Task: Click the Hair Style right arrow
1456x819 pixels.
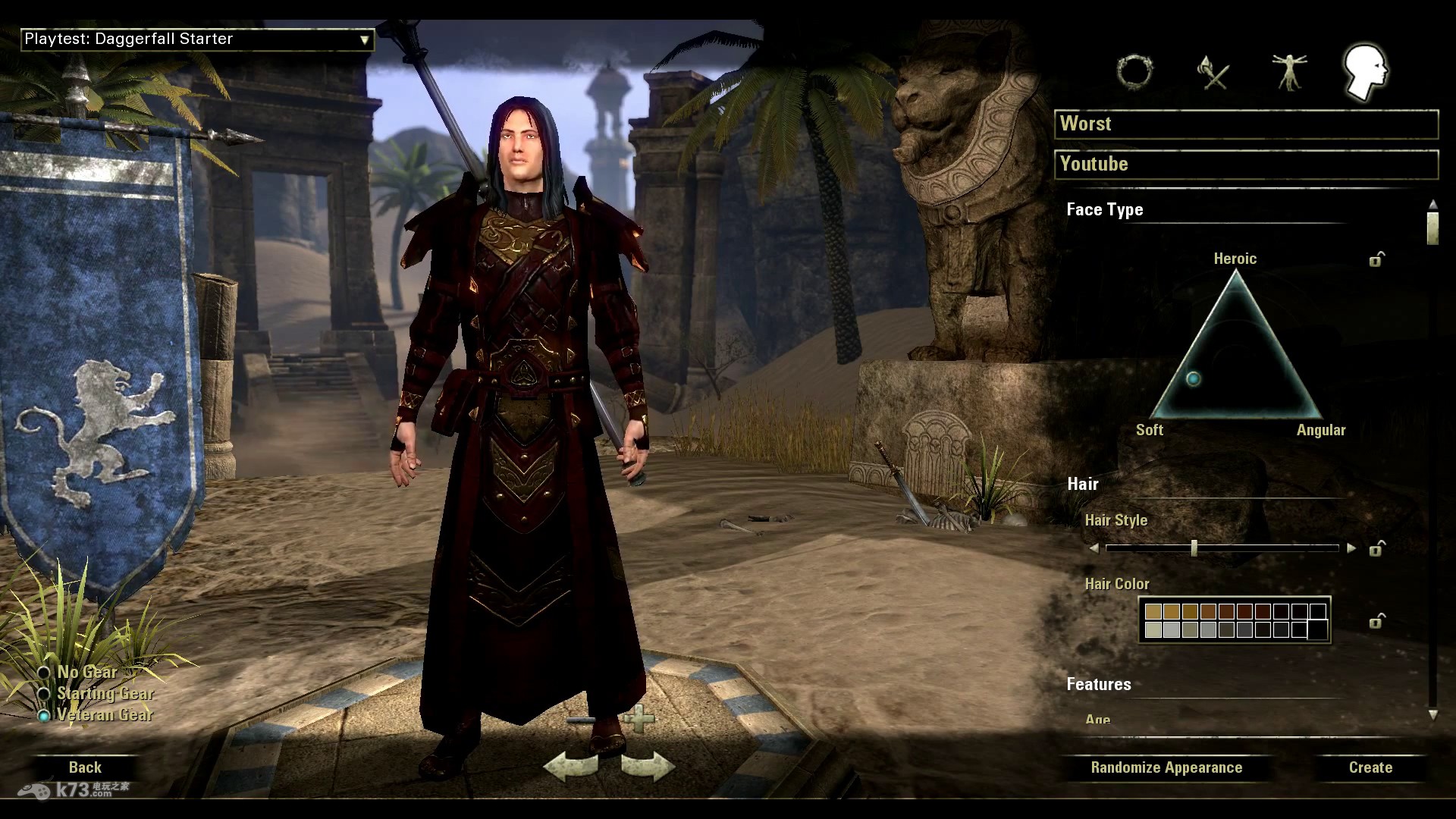Action: click(1351, 548)
